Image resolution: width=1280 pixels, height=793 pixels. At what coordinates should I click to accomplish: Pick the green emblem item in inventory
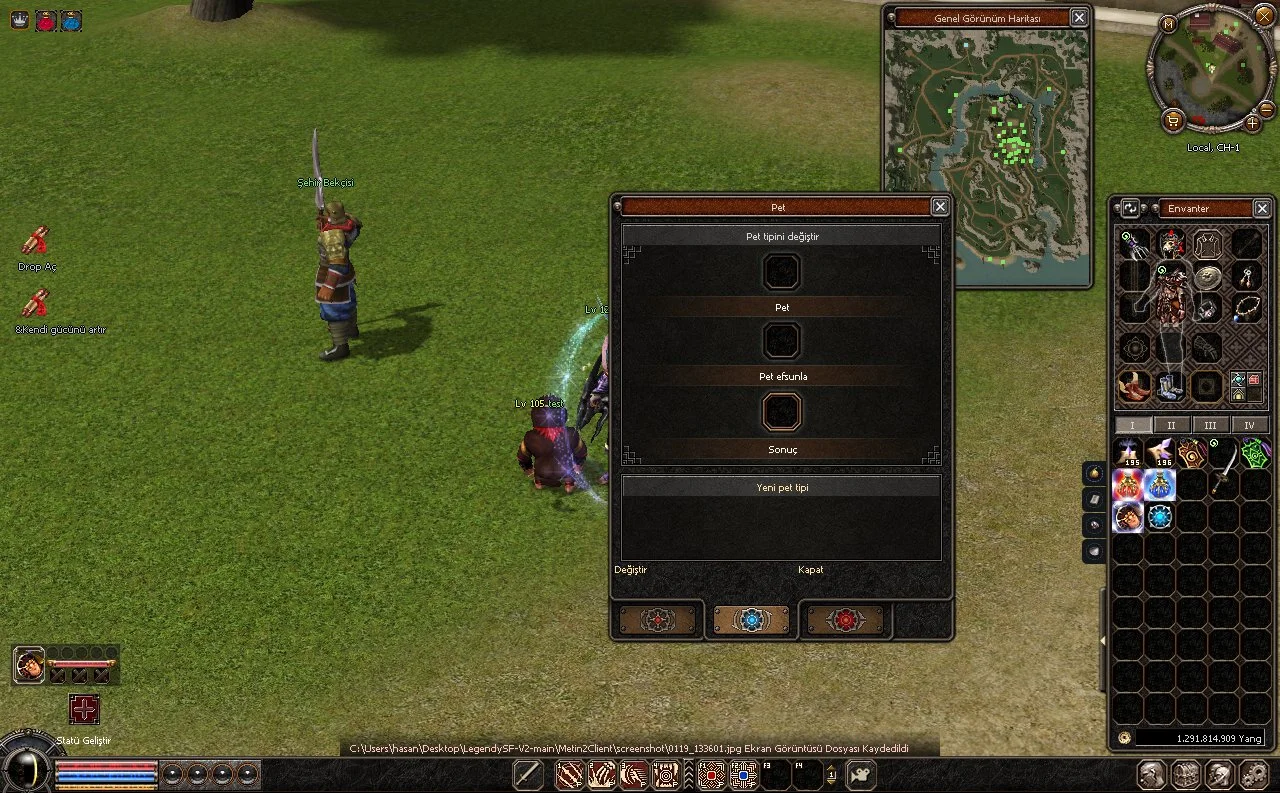click(1255, 454)
